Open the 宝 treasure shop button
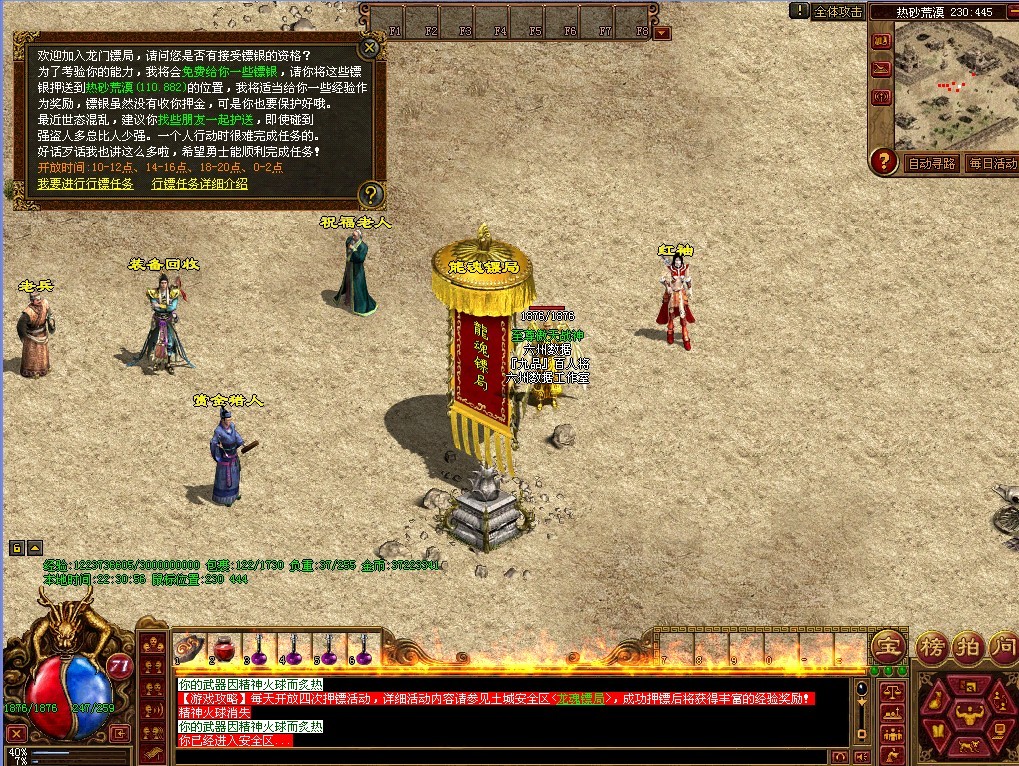 [x=887, y=646]
